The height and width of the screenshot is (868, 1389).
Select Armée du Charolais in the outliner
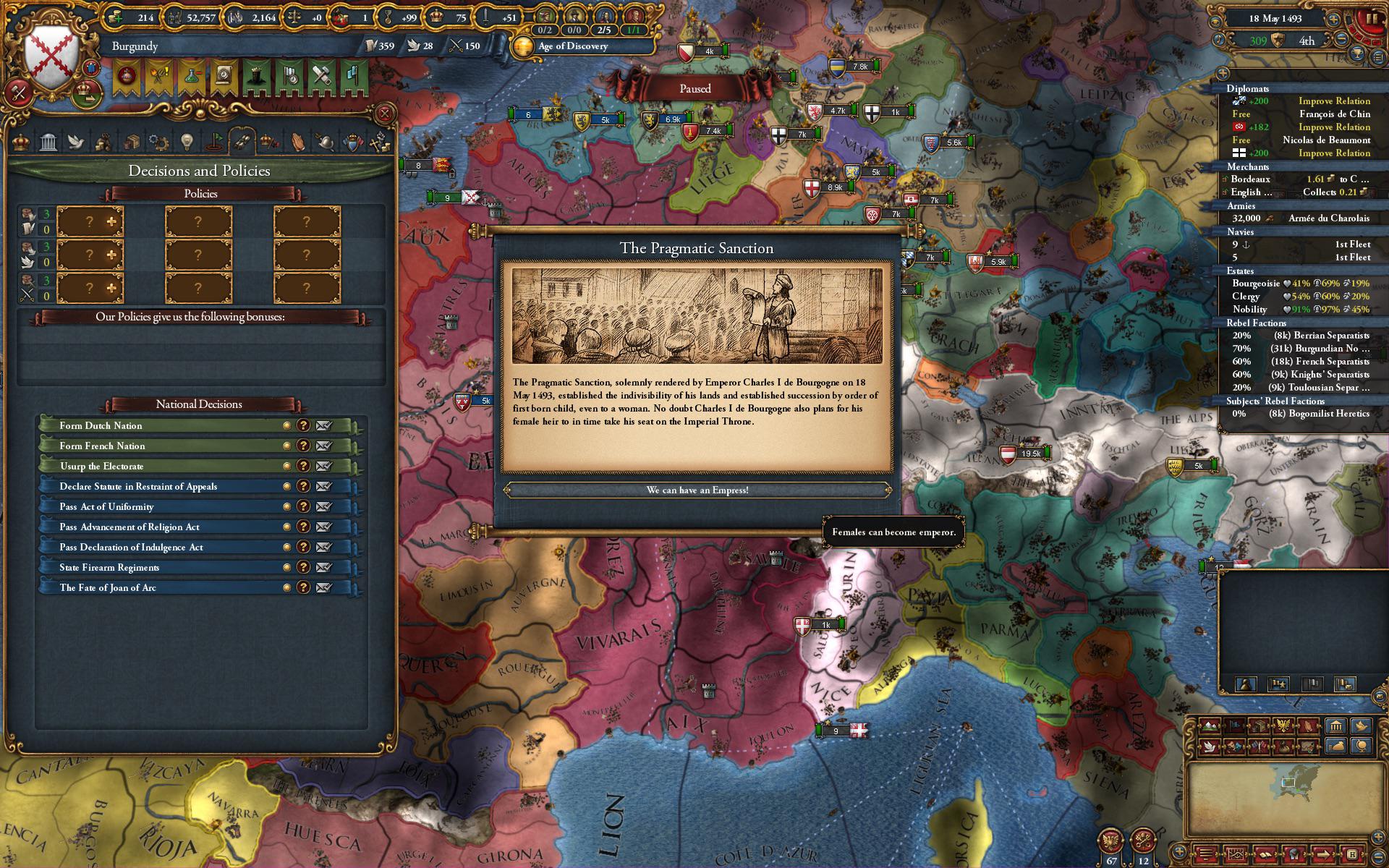point(1328,218)
